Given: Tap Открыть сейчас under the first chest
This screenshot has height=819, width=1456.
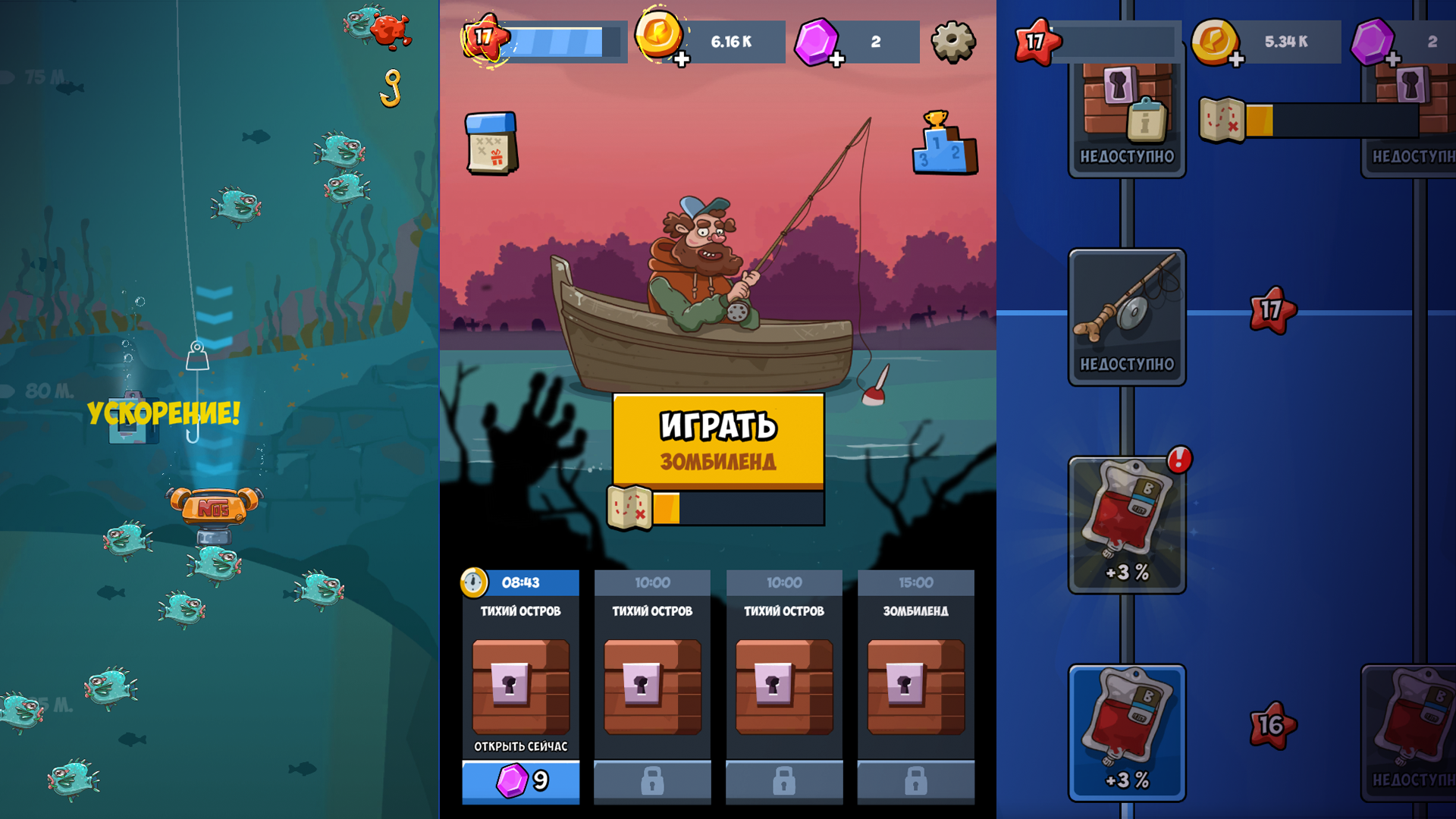Looking at the screenshot, I should point(519,746).
